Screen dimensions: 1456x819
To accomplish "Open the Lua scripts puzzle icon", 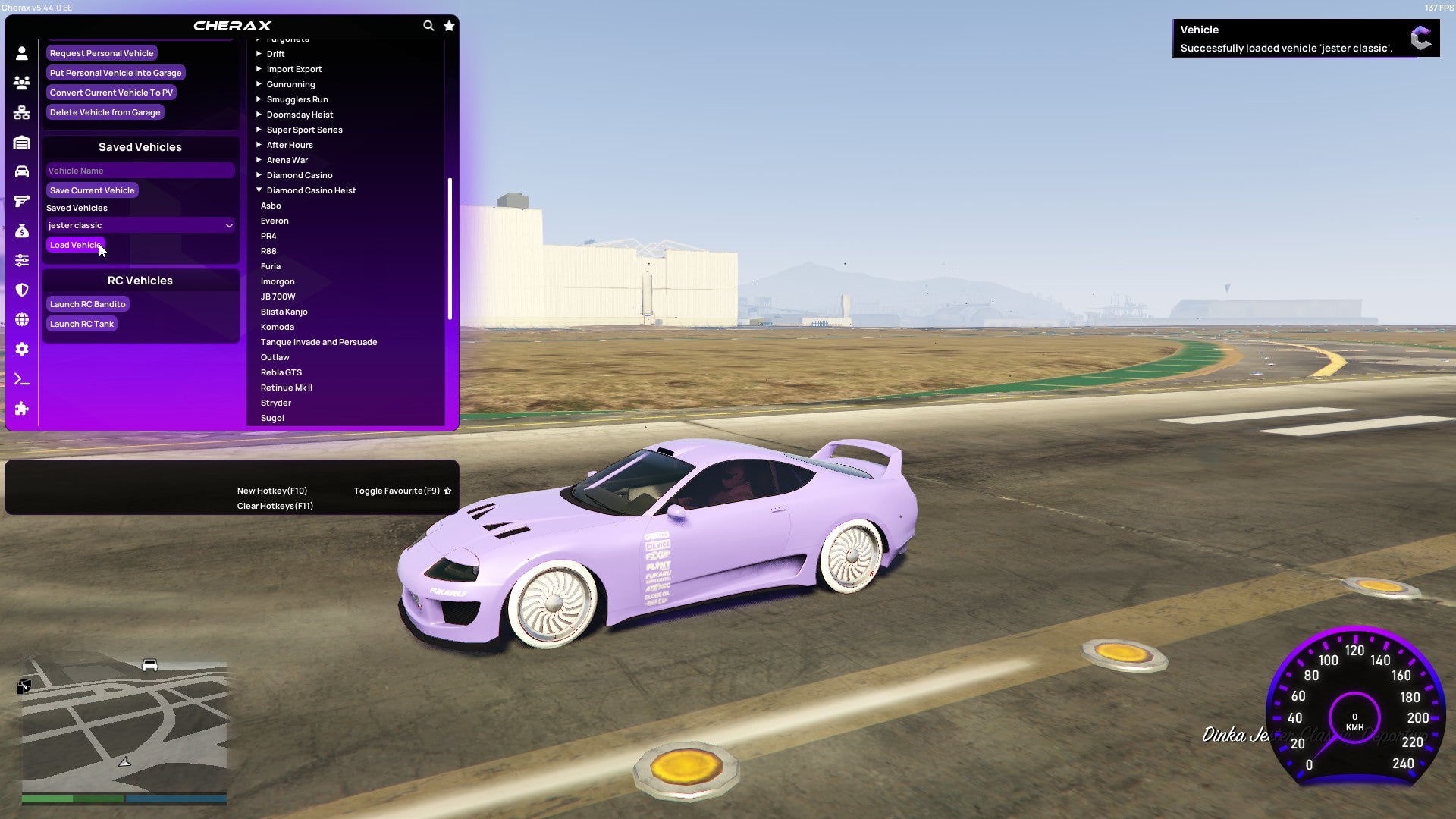I will 22,409.
